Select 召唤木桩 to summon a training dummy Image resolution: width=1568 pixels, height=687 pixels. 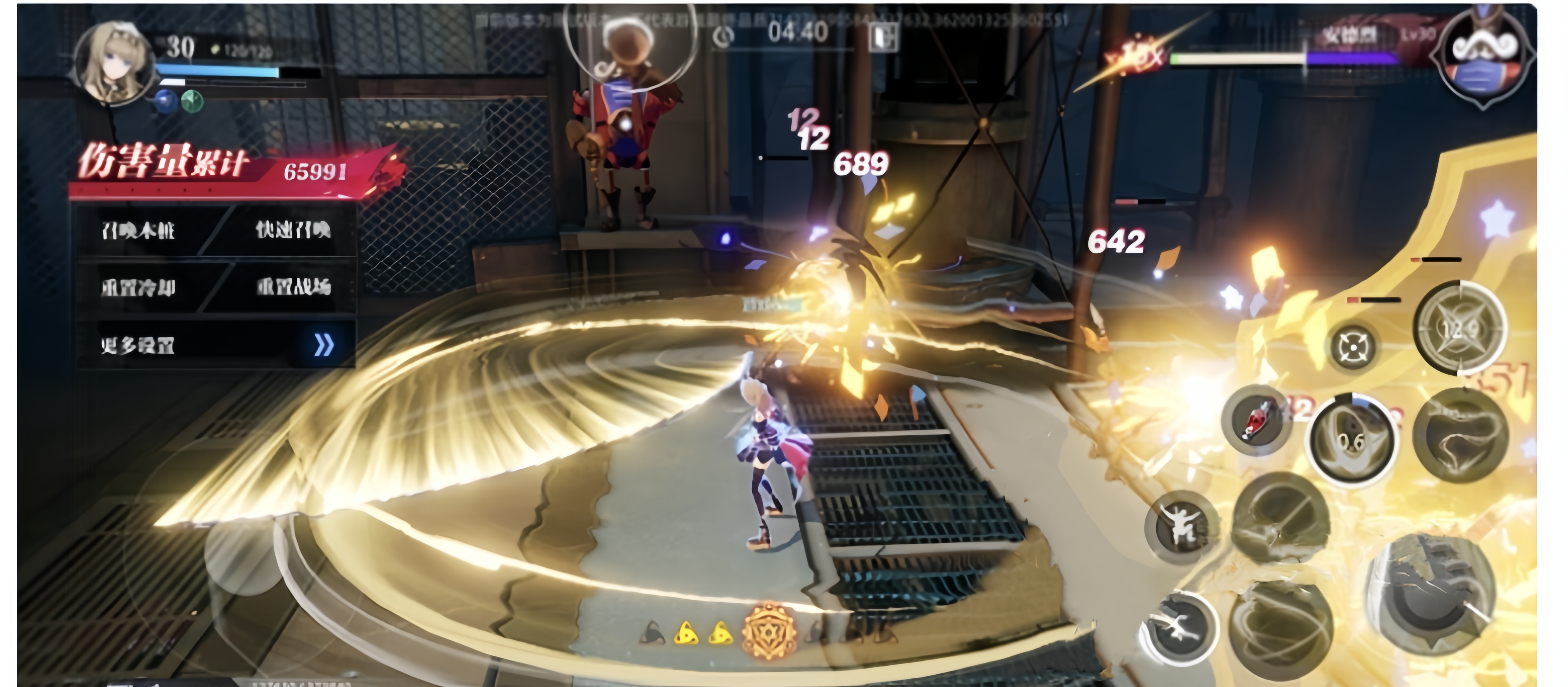pyautogui.click(x=138, y=230)
